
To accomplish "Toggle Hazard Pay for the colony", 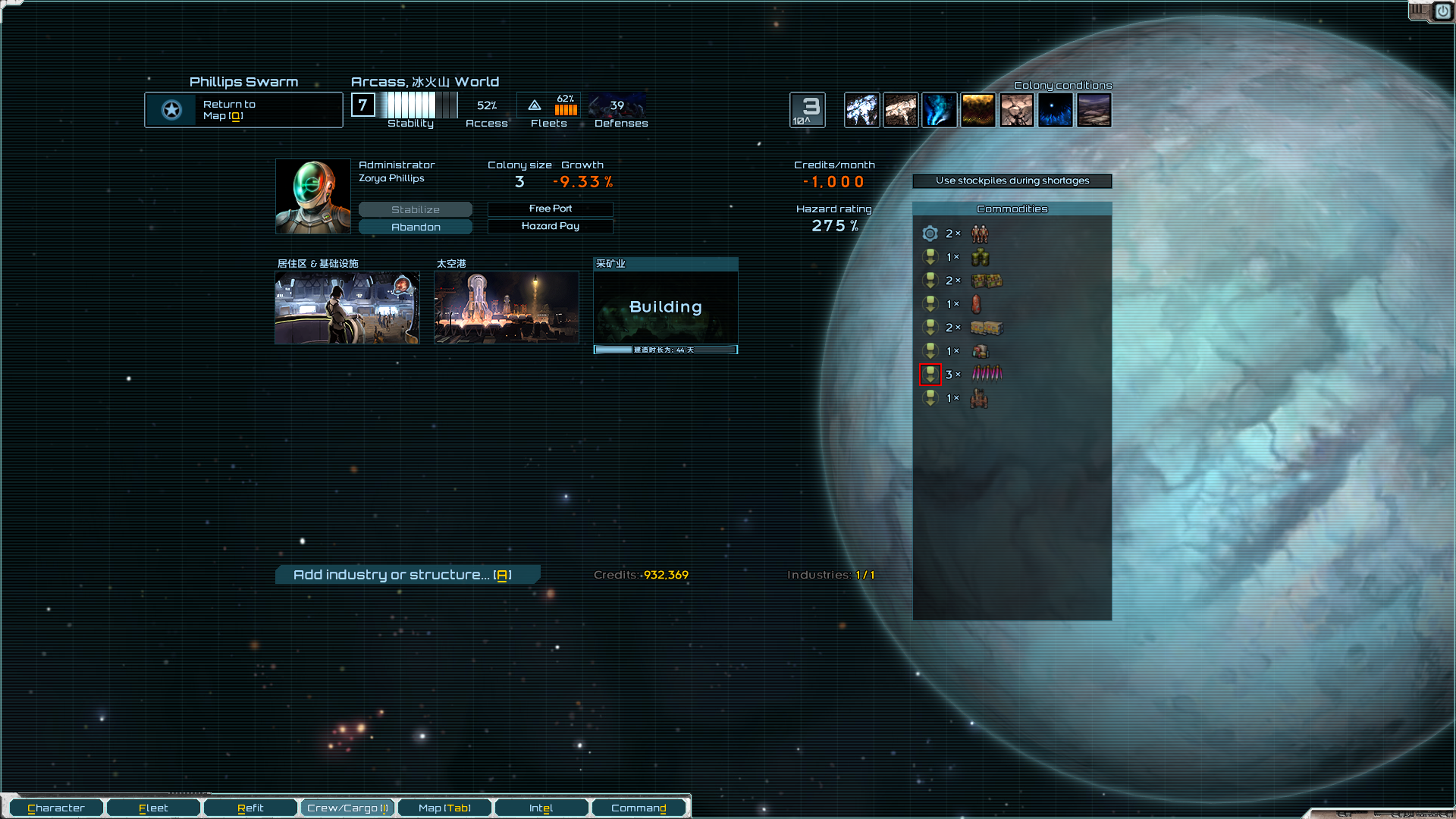I will pyautogui.click(x=550, y=226).
